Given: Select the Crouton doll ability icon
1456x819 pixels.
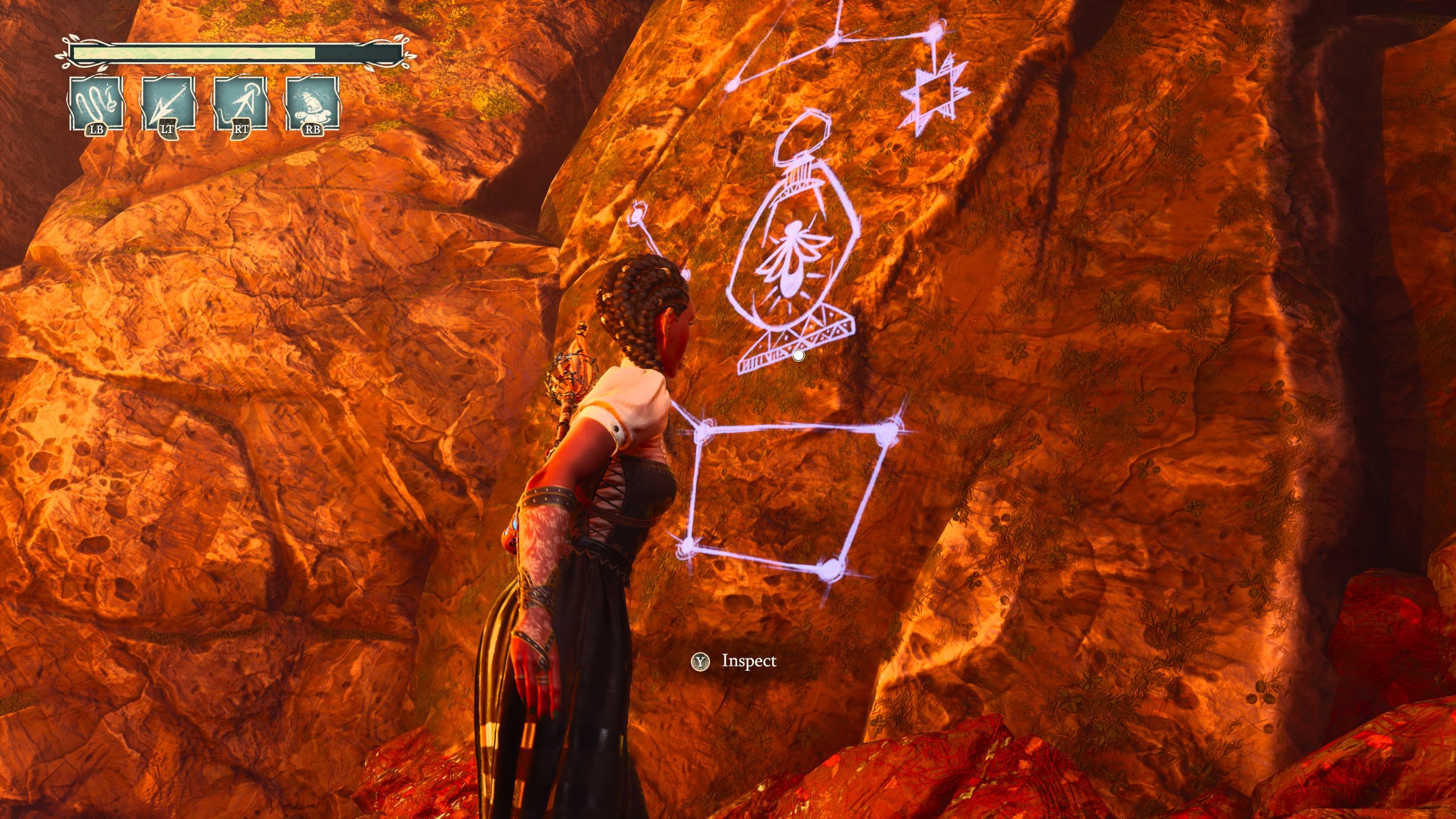Looking at the screenshot, I should click(312, 104).
